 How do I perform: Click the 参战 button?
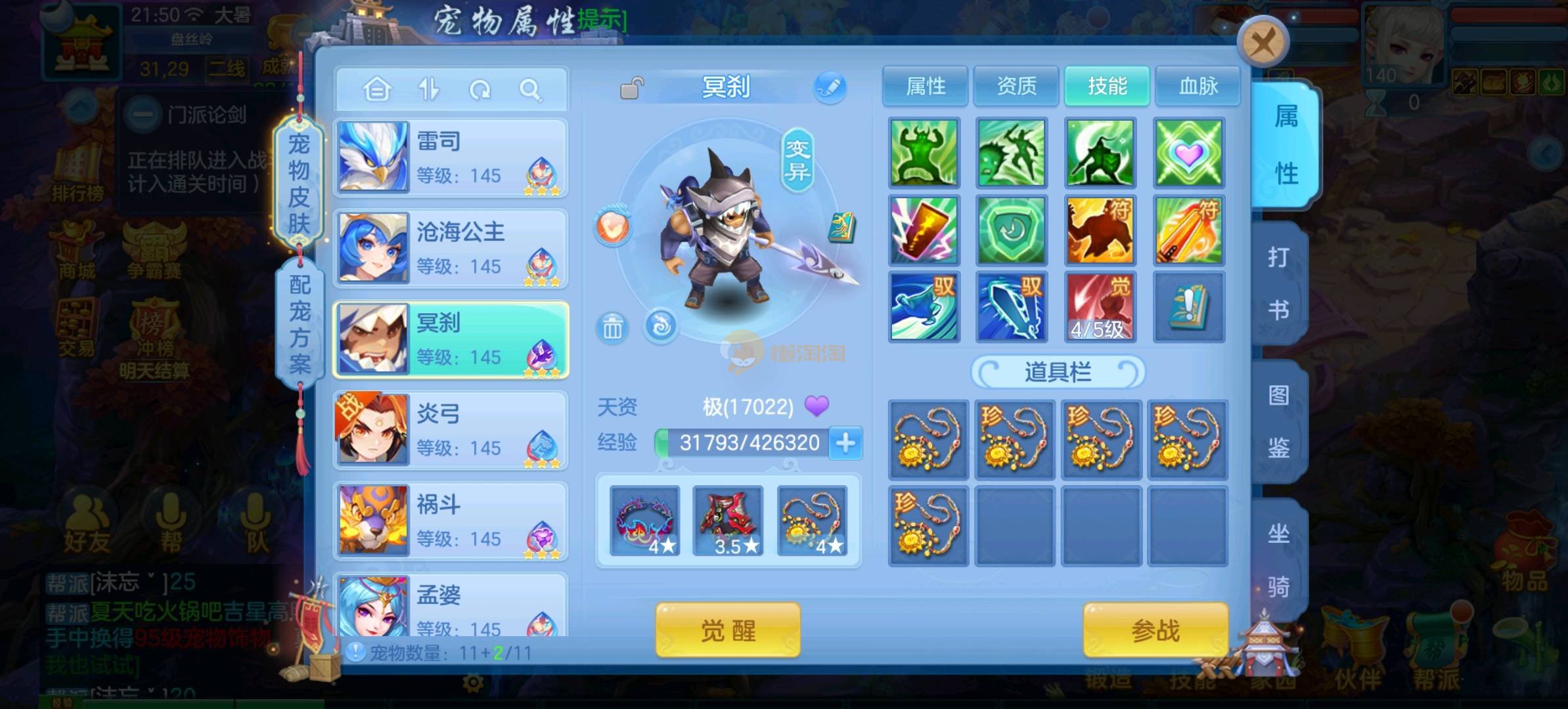[1155, 631]
